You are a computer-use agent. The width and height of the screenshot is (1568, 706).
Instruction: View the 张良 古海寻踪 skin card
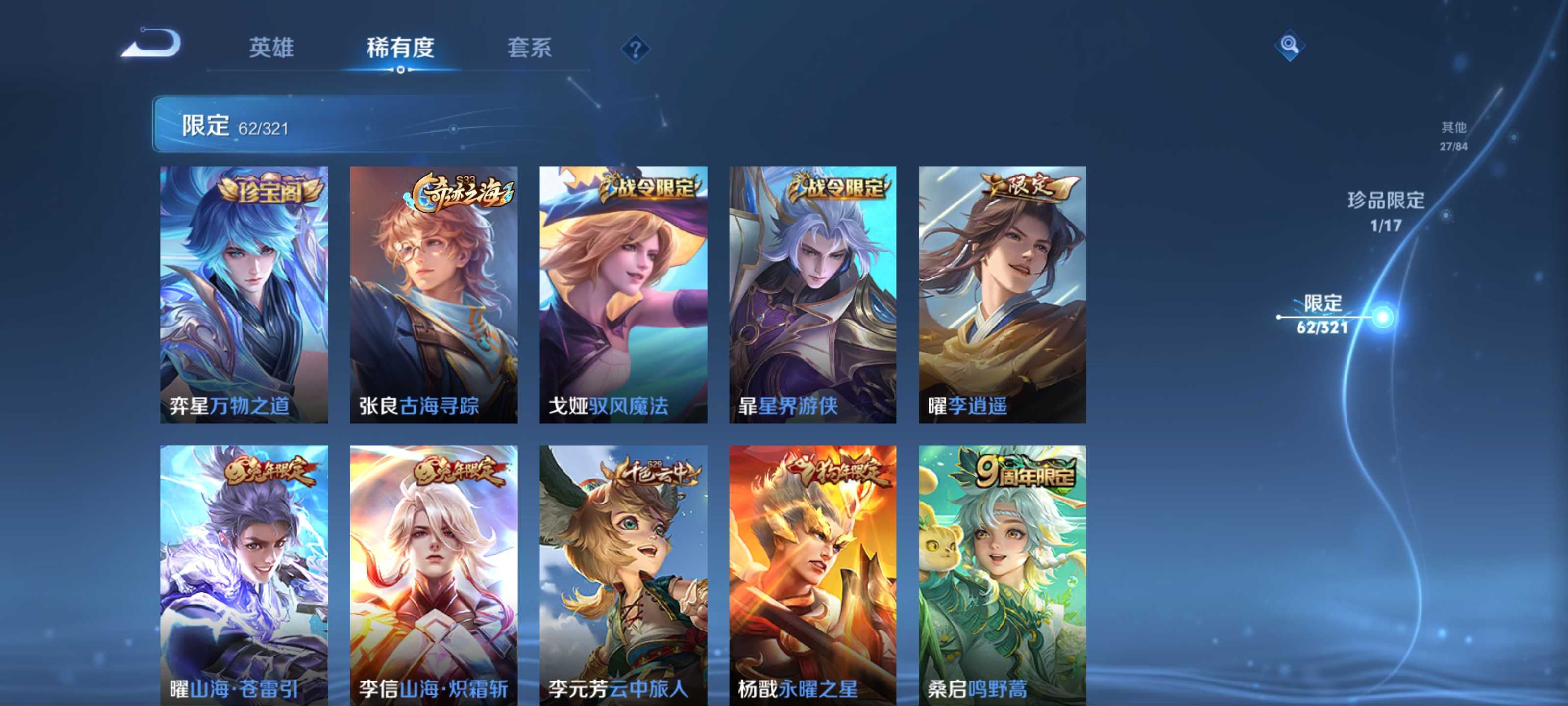[x=433, y=294]
